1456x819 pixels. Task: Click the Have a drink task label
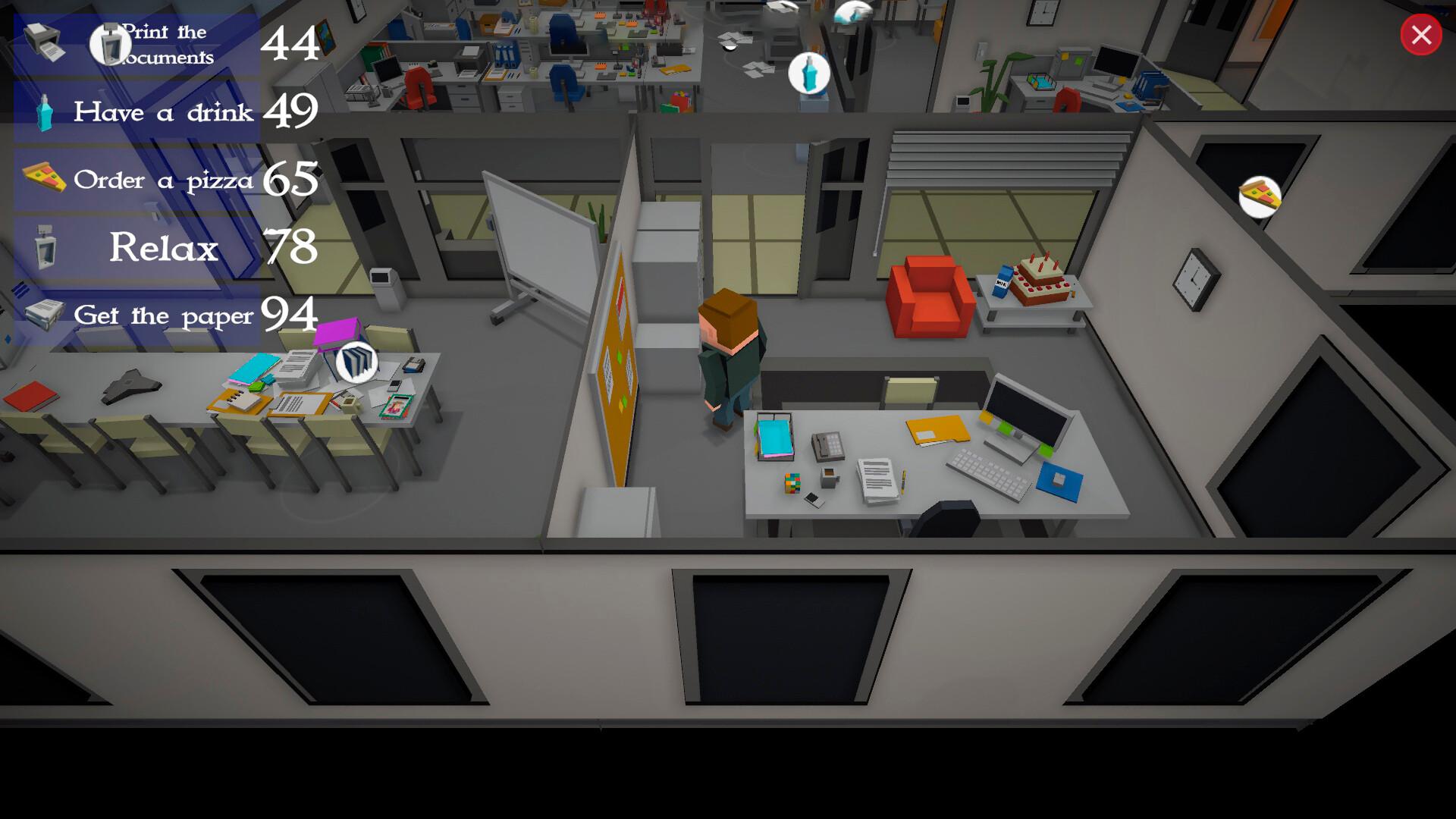(163, 112)
